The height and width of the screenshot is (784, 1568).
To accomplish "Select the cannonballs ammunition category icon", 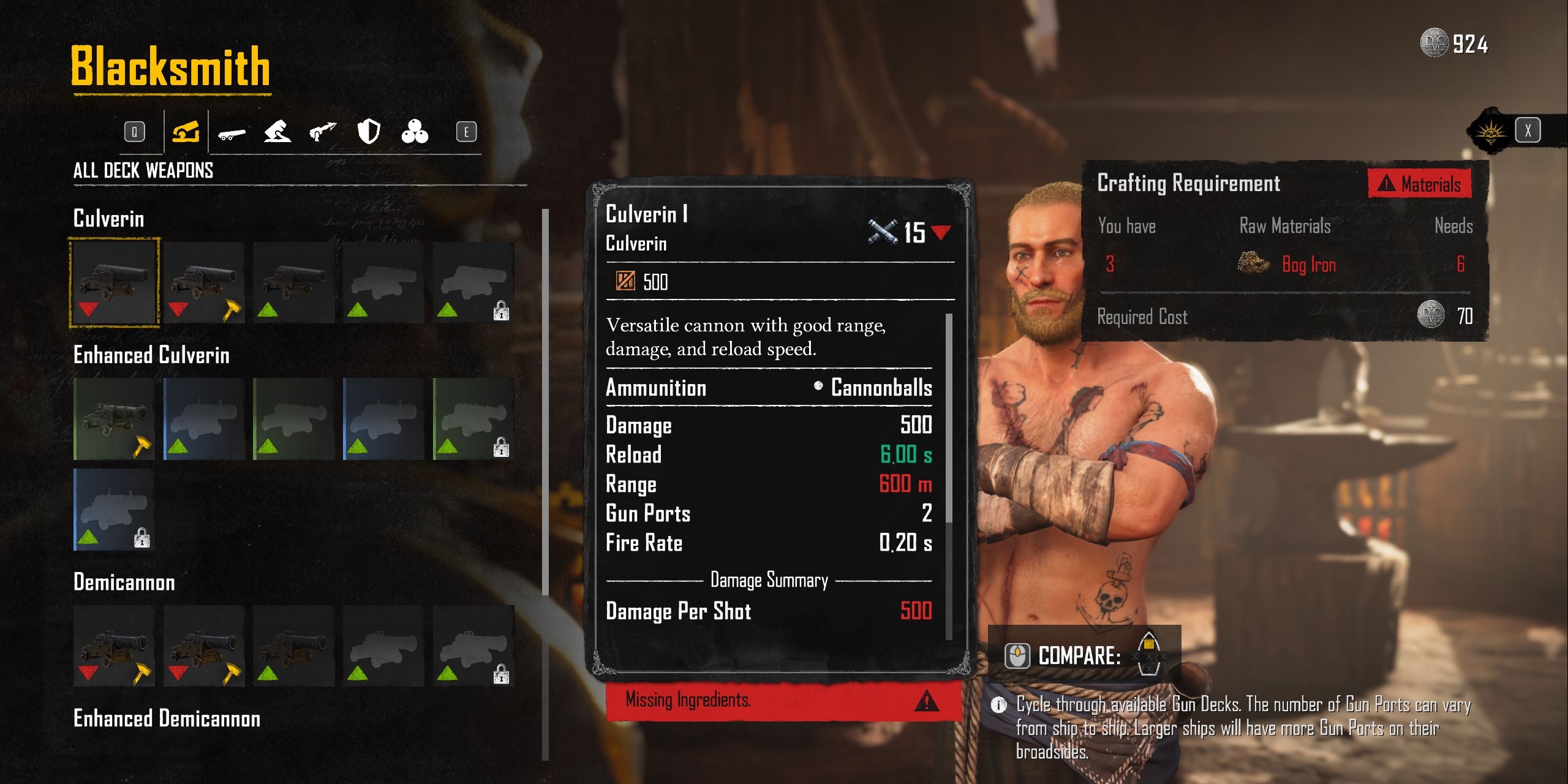I will click(416, 133).
